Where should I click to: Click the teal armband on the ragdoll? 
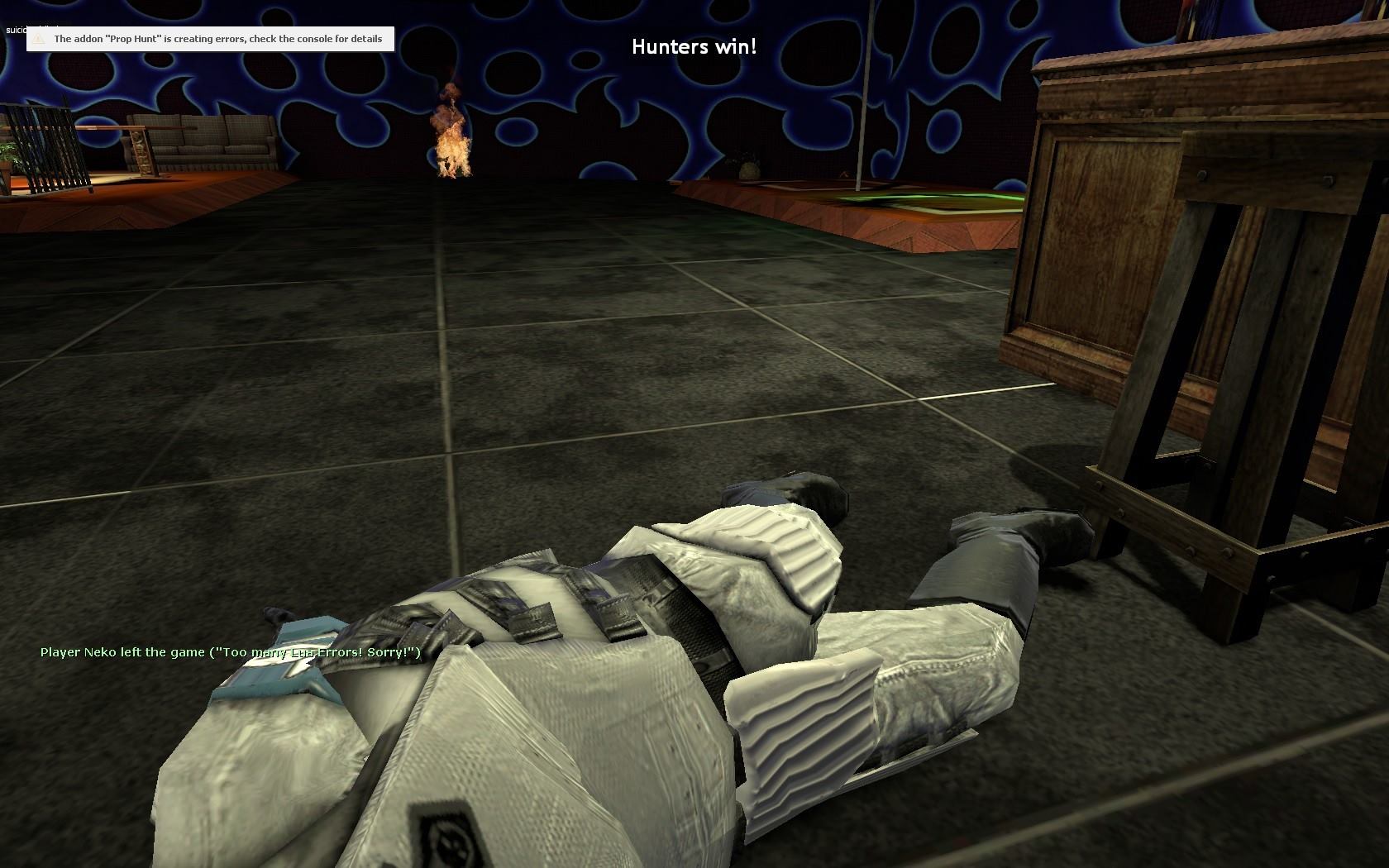coord(281,670)
